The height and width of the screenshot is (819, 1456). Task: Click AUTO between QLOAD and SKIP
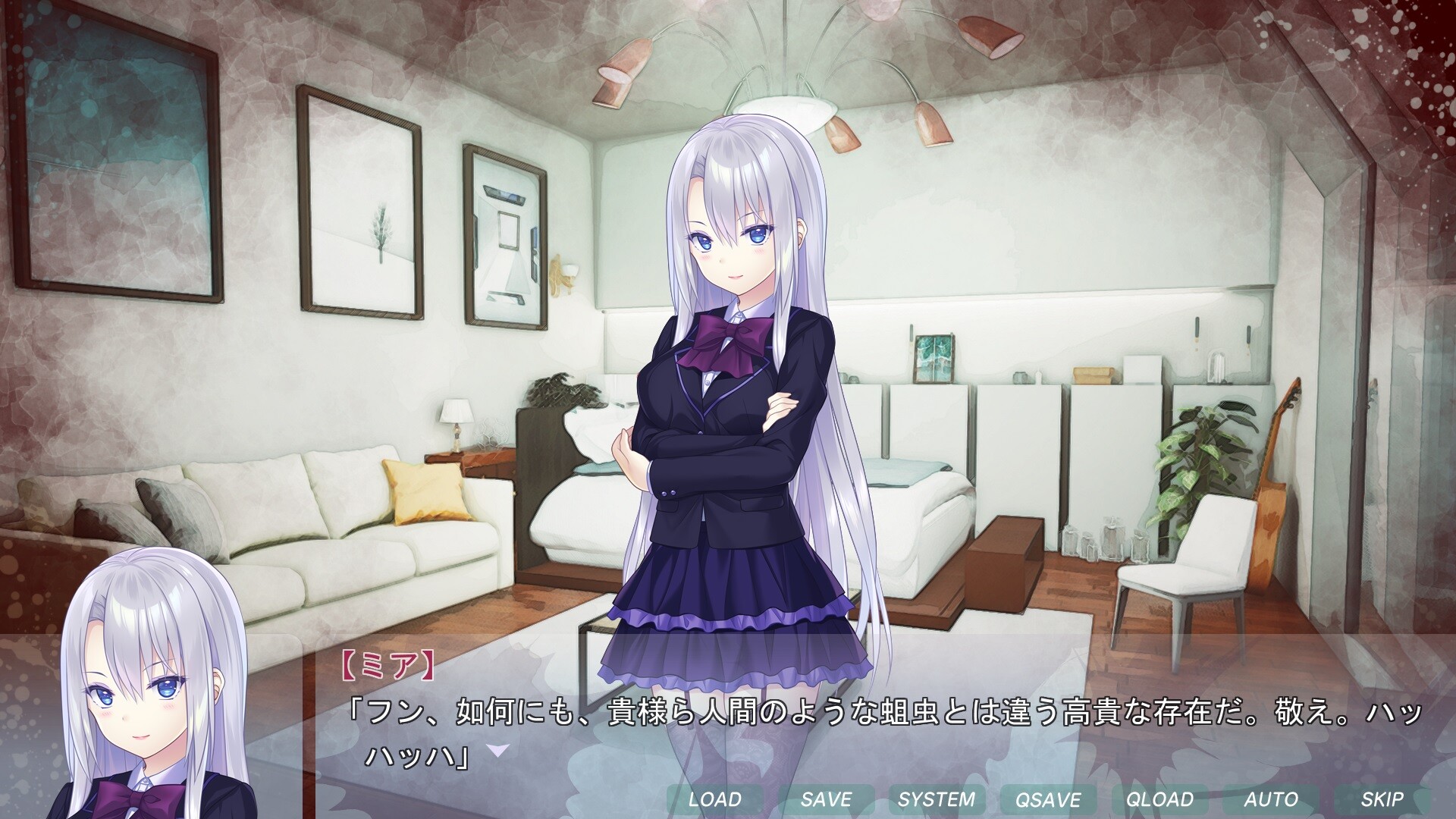pyautogui.click(x=1271, y=799)
